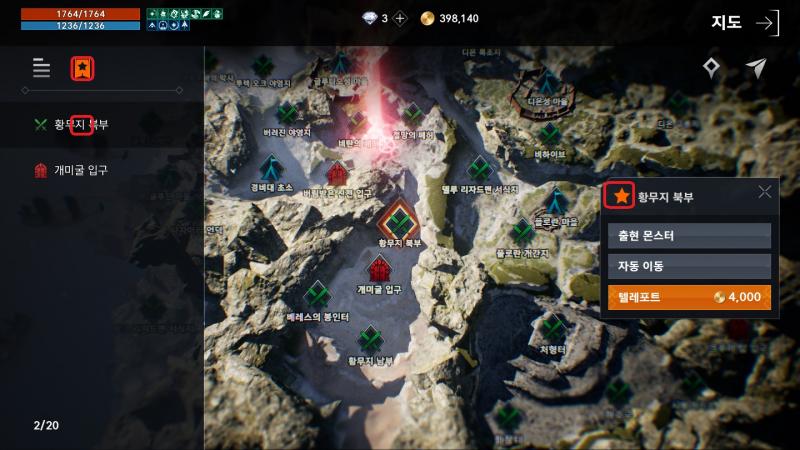This screenshot has height=450, width=800.
Task: Select the 개미굴 입구 dungeon map marker
Action: (x=379, y=270)
